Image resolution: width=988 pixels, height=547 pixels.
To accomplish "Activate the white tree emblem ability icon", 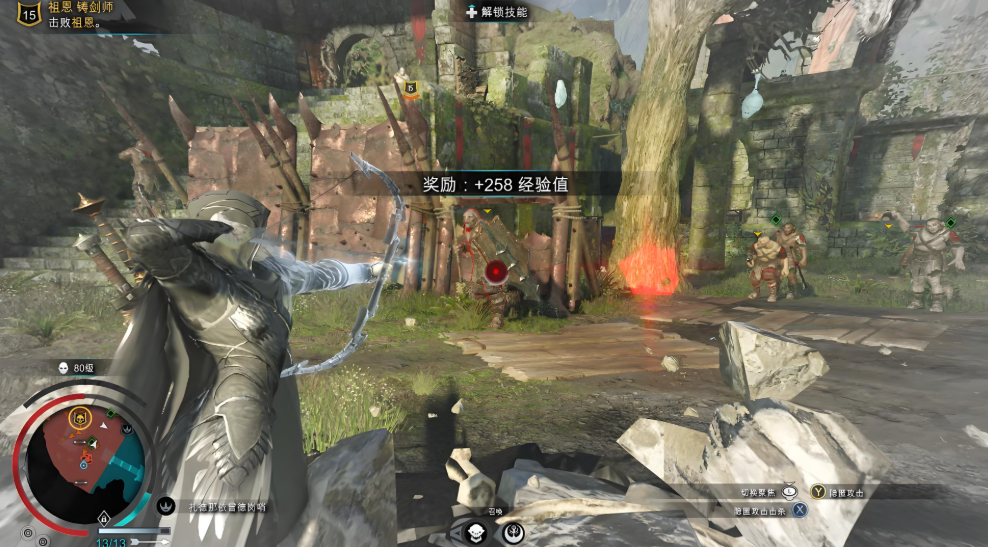I will [513, 531].
